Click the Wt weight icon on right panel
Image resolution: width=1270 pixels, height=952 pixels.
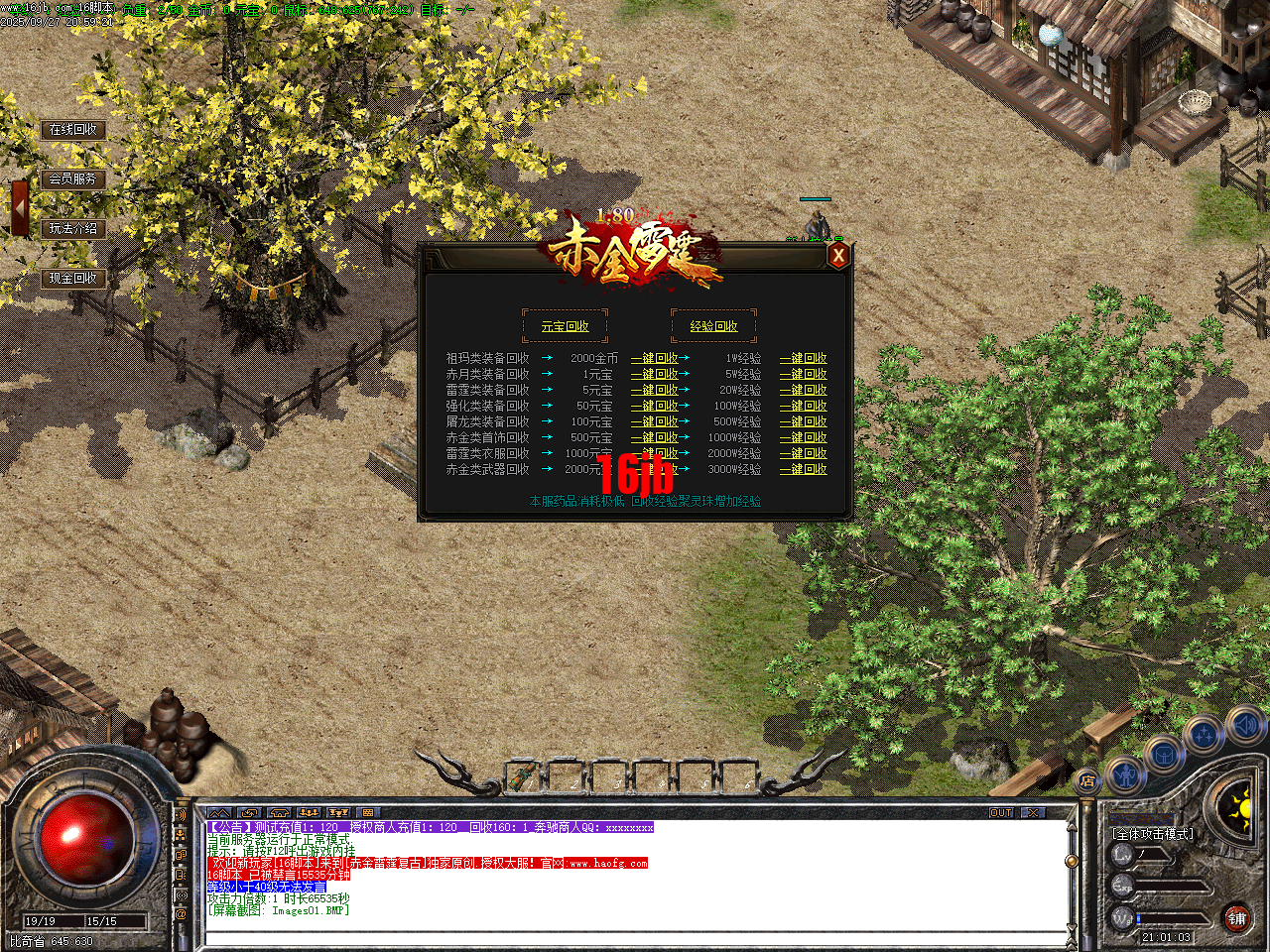click(x=1122, y=917)
